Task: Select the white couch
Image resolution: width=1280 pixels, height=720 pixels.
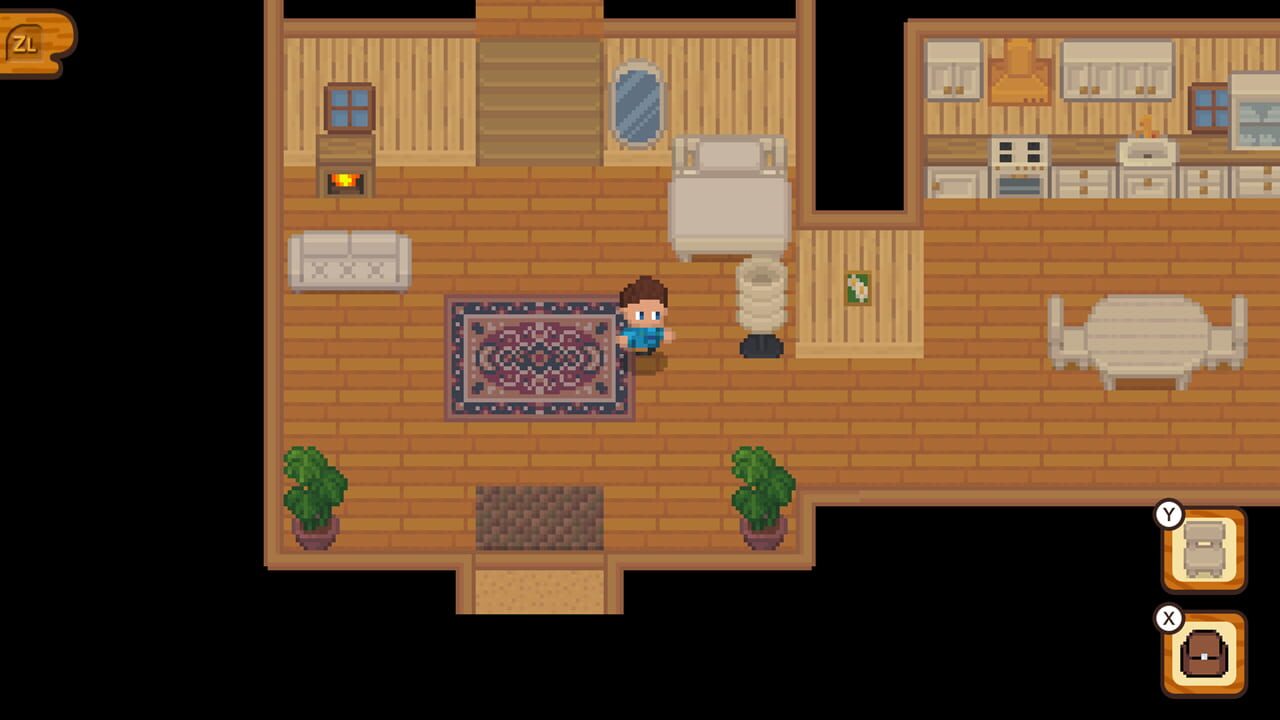Action: click(x=348, y=258)
